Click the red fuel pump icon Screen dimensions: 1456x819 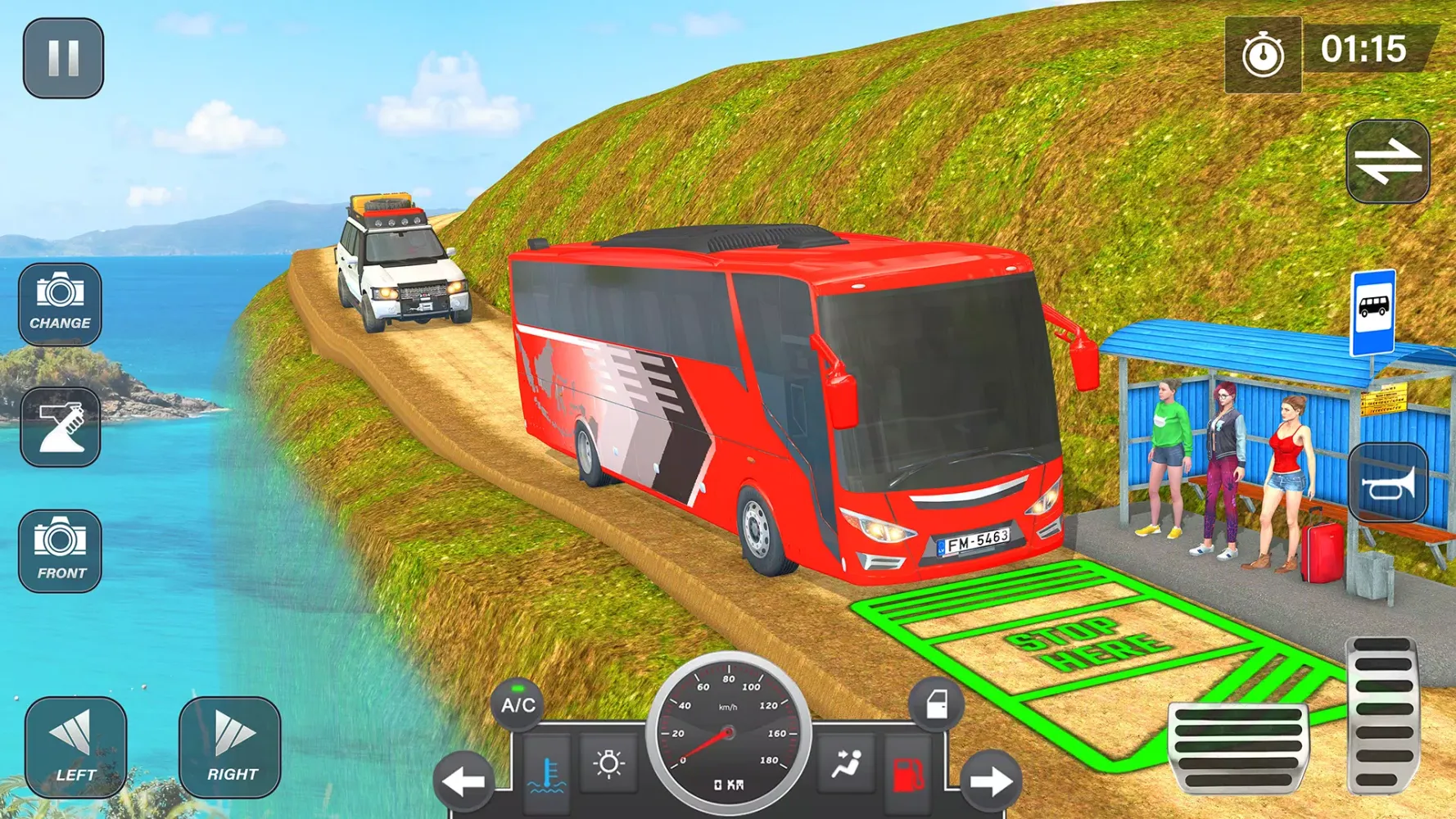tap(907, 774)
